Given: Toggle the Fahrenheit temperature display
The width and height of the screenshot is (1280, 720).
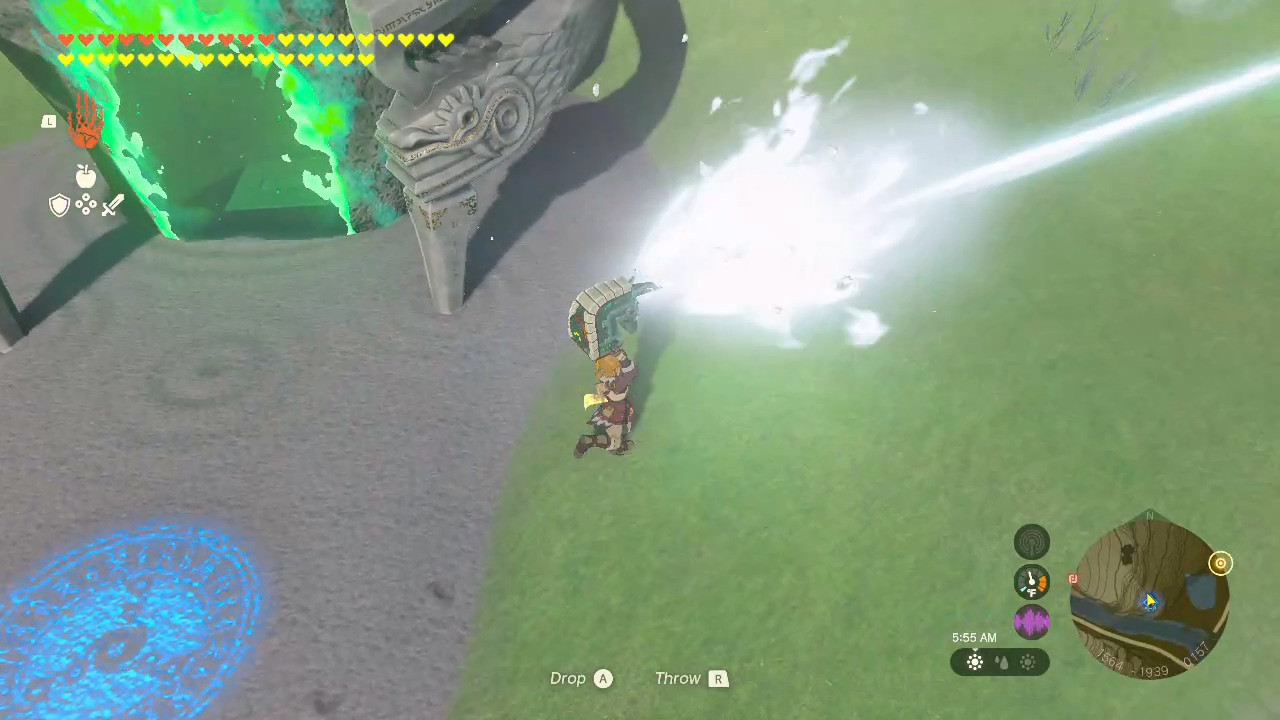Looking at the screenshot, I should [x=1031, y=590].
